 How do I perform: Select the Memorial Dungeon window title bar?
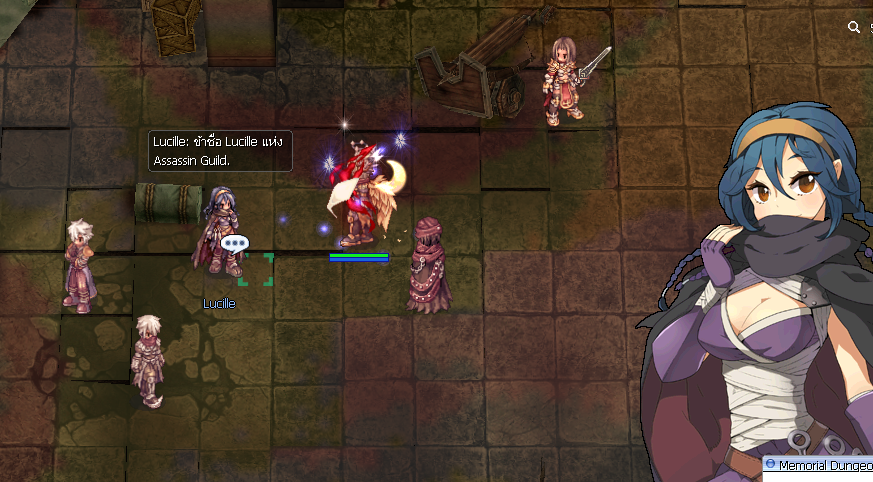(x=822, y=465)
